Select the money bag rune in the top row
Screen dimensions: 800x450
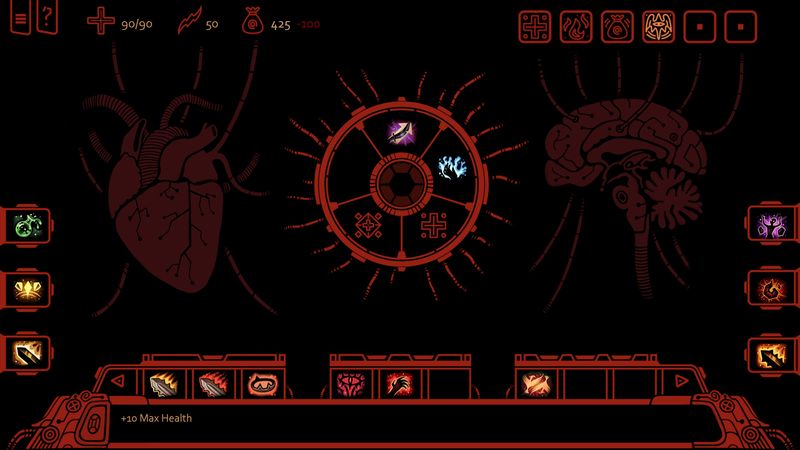[616, 25]
